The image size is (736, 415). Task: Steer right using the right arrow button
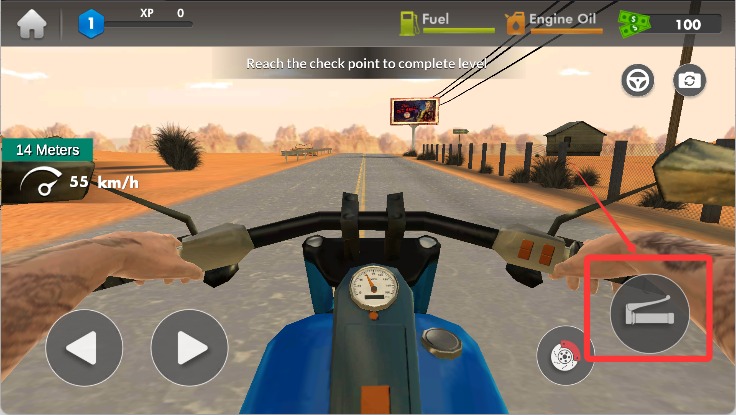click(x=189, y=349)
